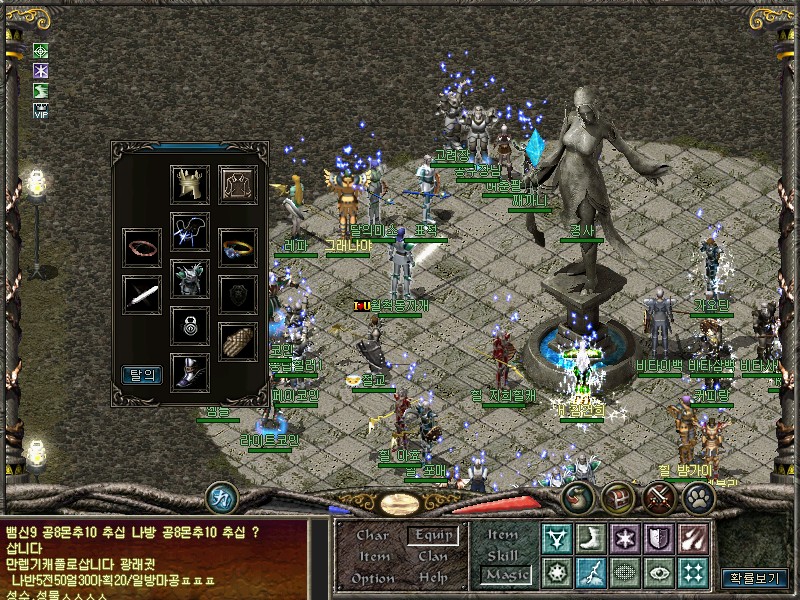
Task: Activate the lightning bolt magic icon
Action: (590, 573)
